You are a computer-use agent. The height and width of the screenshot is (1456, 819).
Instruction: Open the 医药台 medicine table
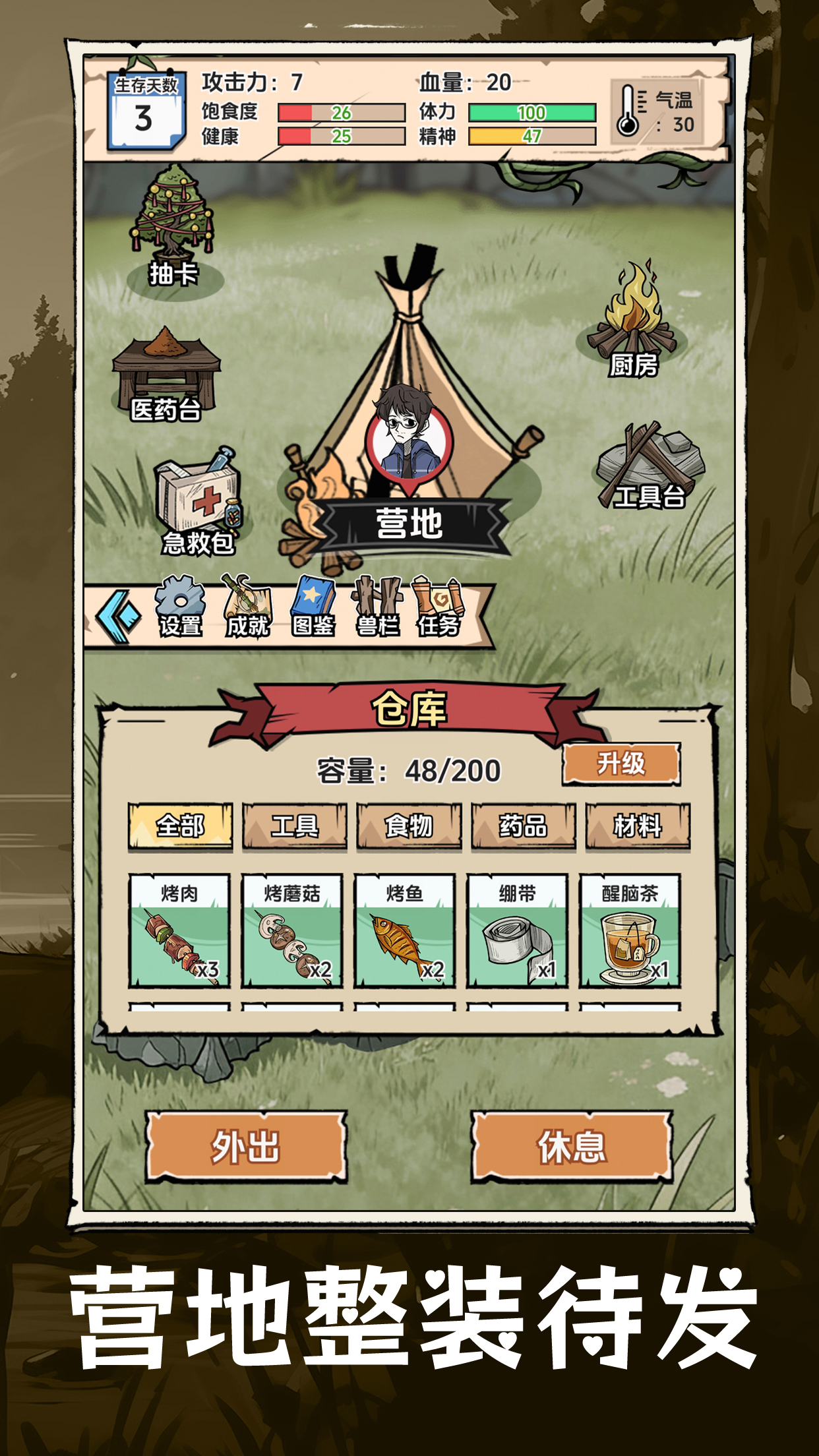click(x=166, y=375)
